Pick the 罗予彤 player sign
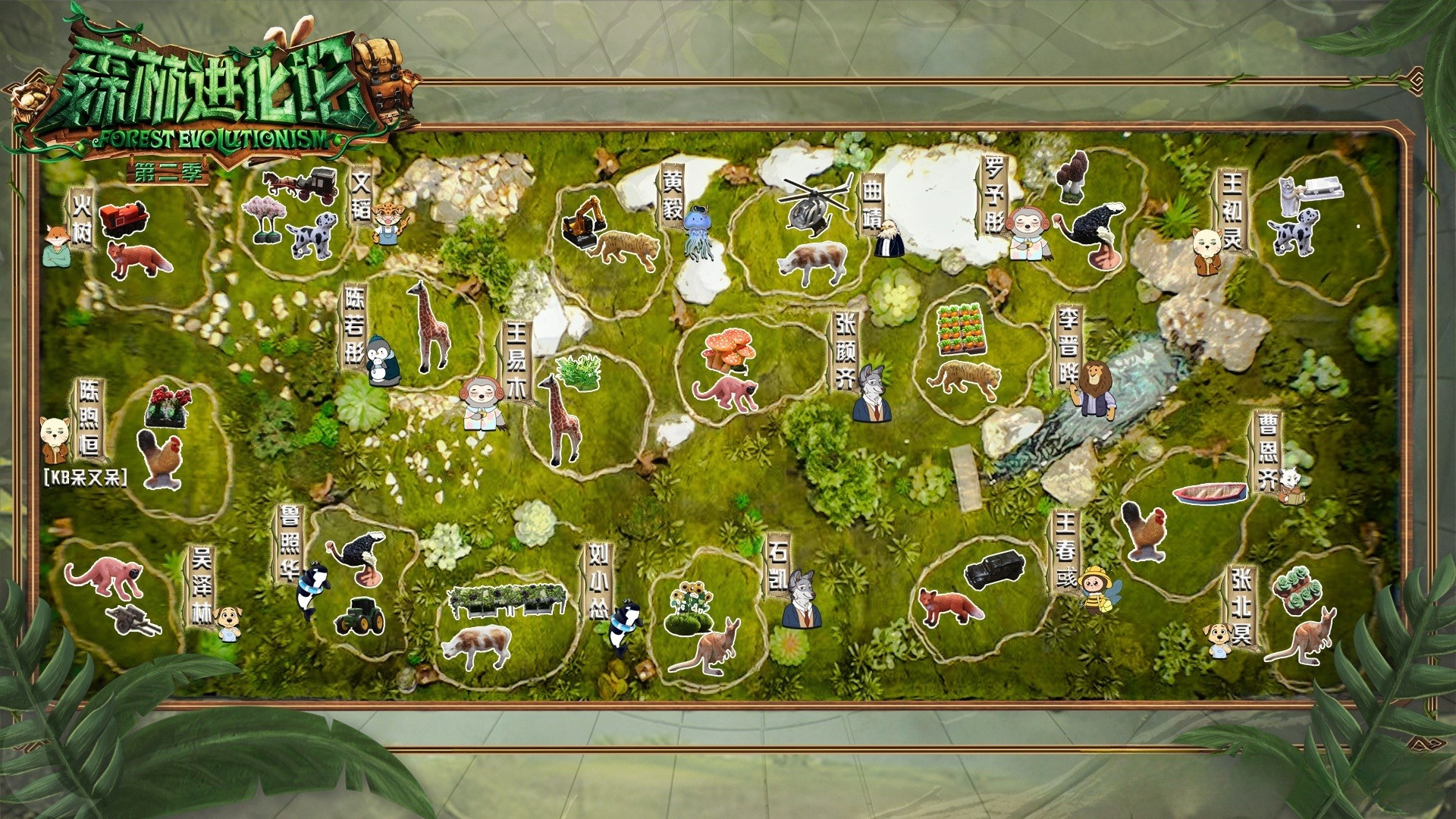 click(x=994, y=196)
